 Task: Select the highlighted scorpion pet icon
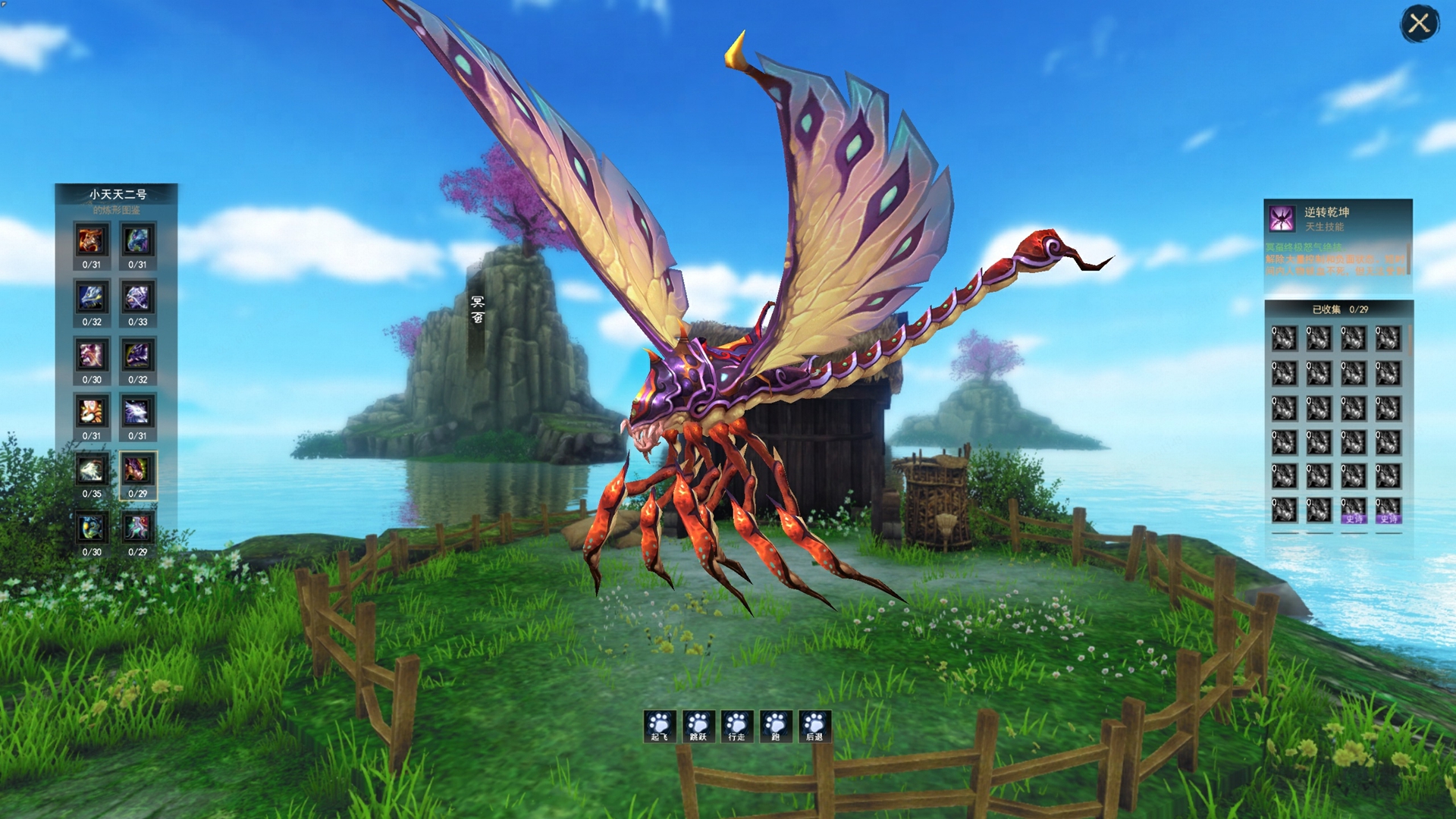click(137, 471)
